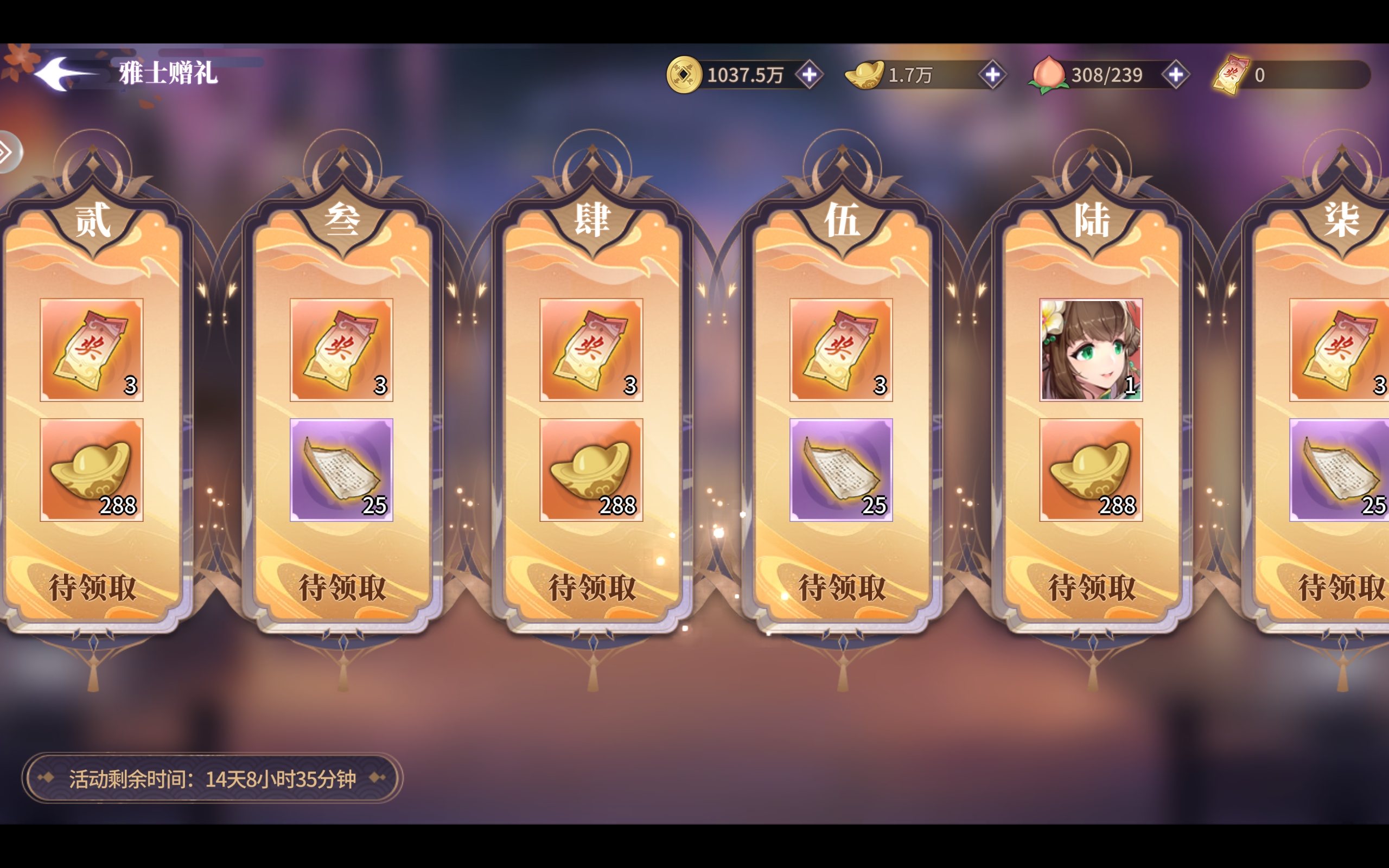
Task: View the gold ingot 288 reward on day 贰
Action: click(92, 470)
